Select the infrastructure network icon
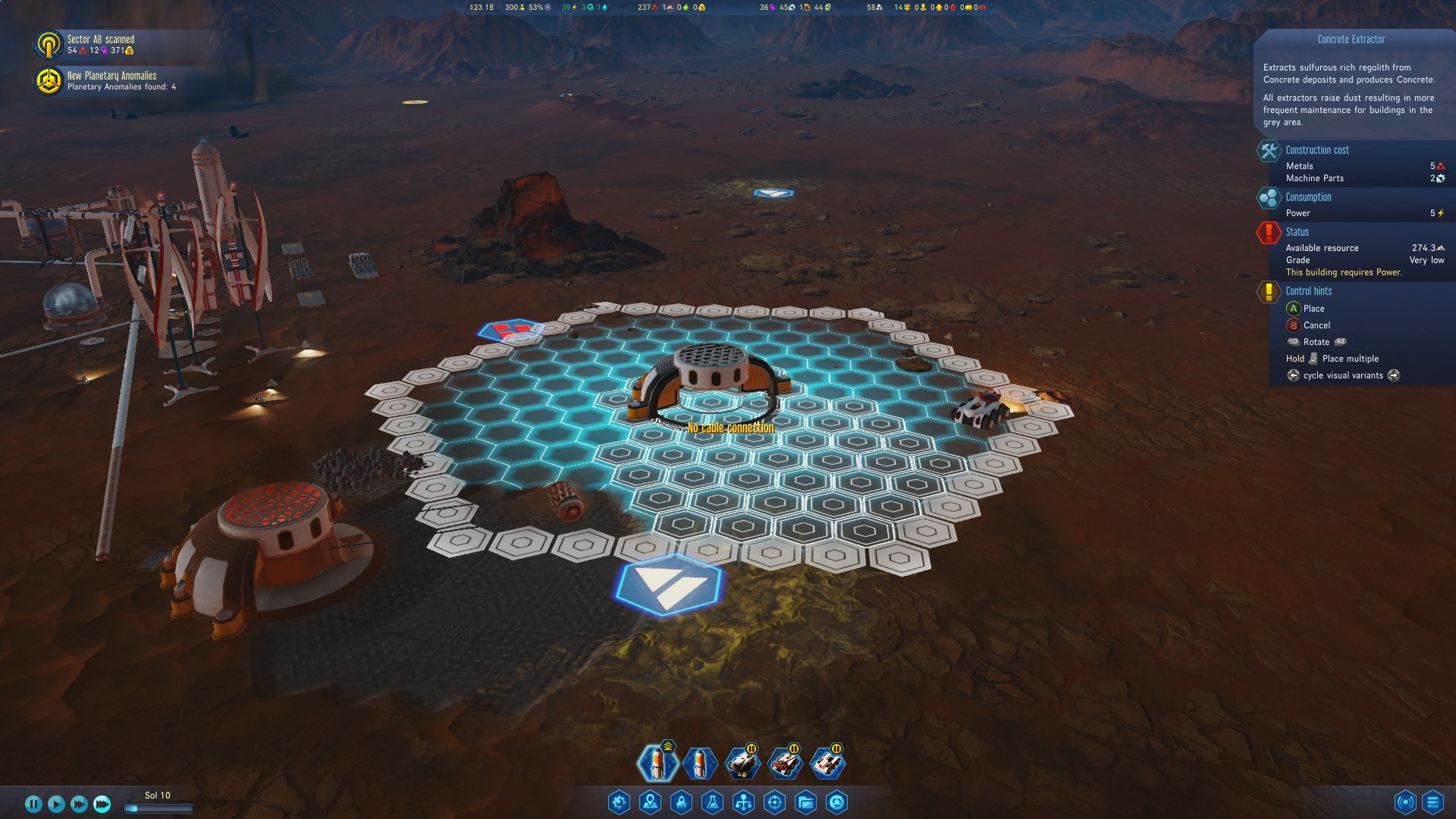Screen dimensions: 1456x819 pyautogui.click(x=742, y=802)
